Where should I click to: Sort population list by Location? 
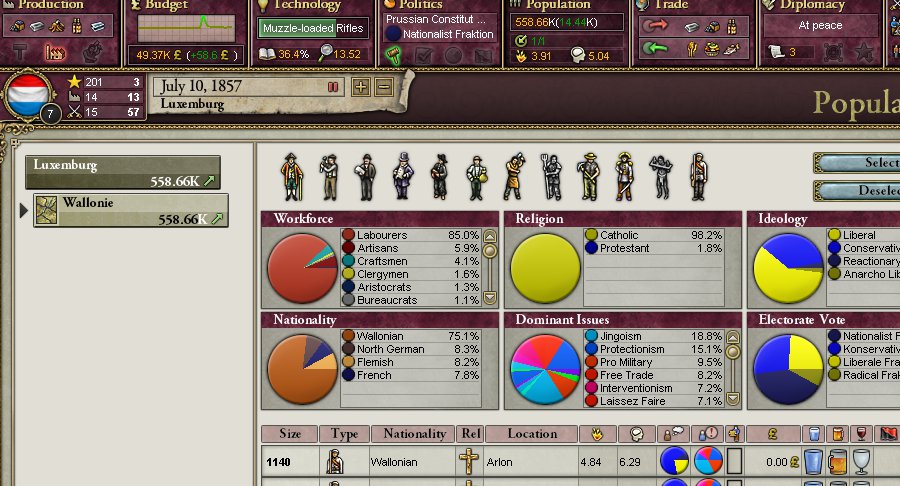531,434
